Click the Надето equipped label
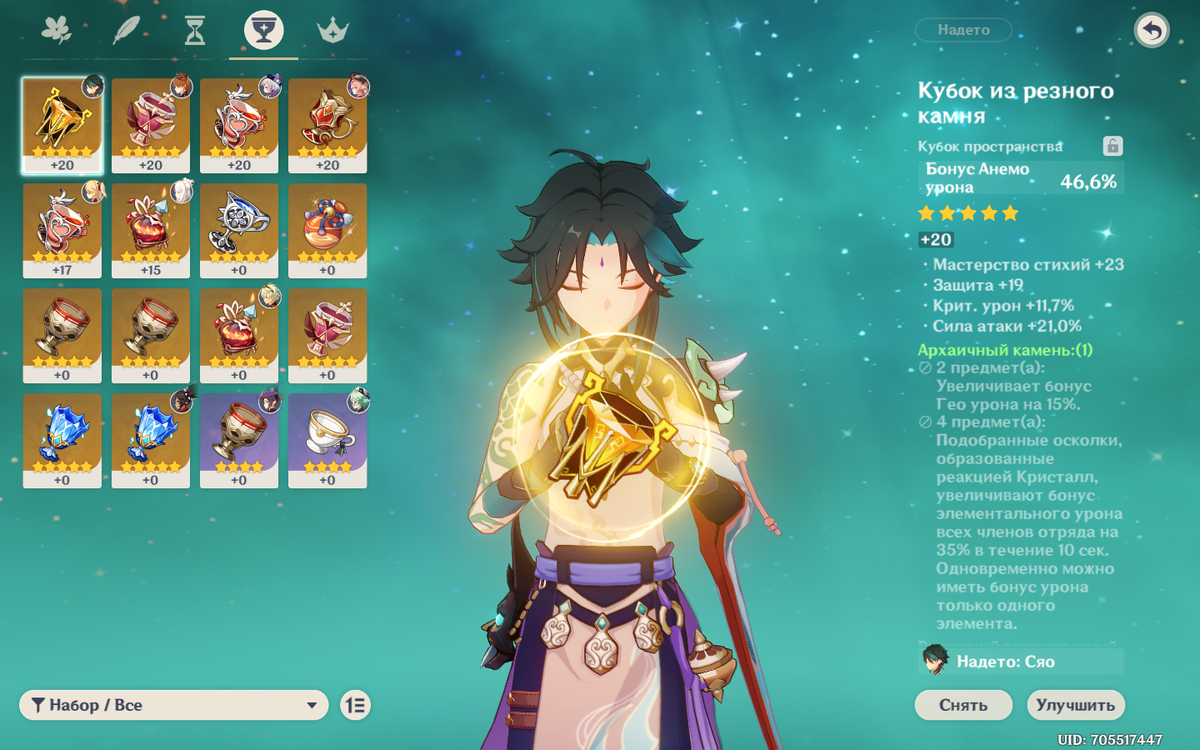The image size is (1200, 750). (x=963, y=30)
